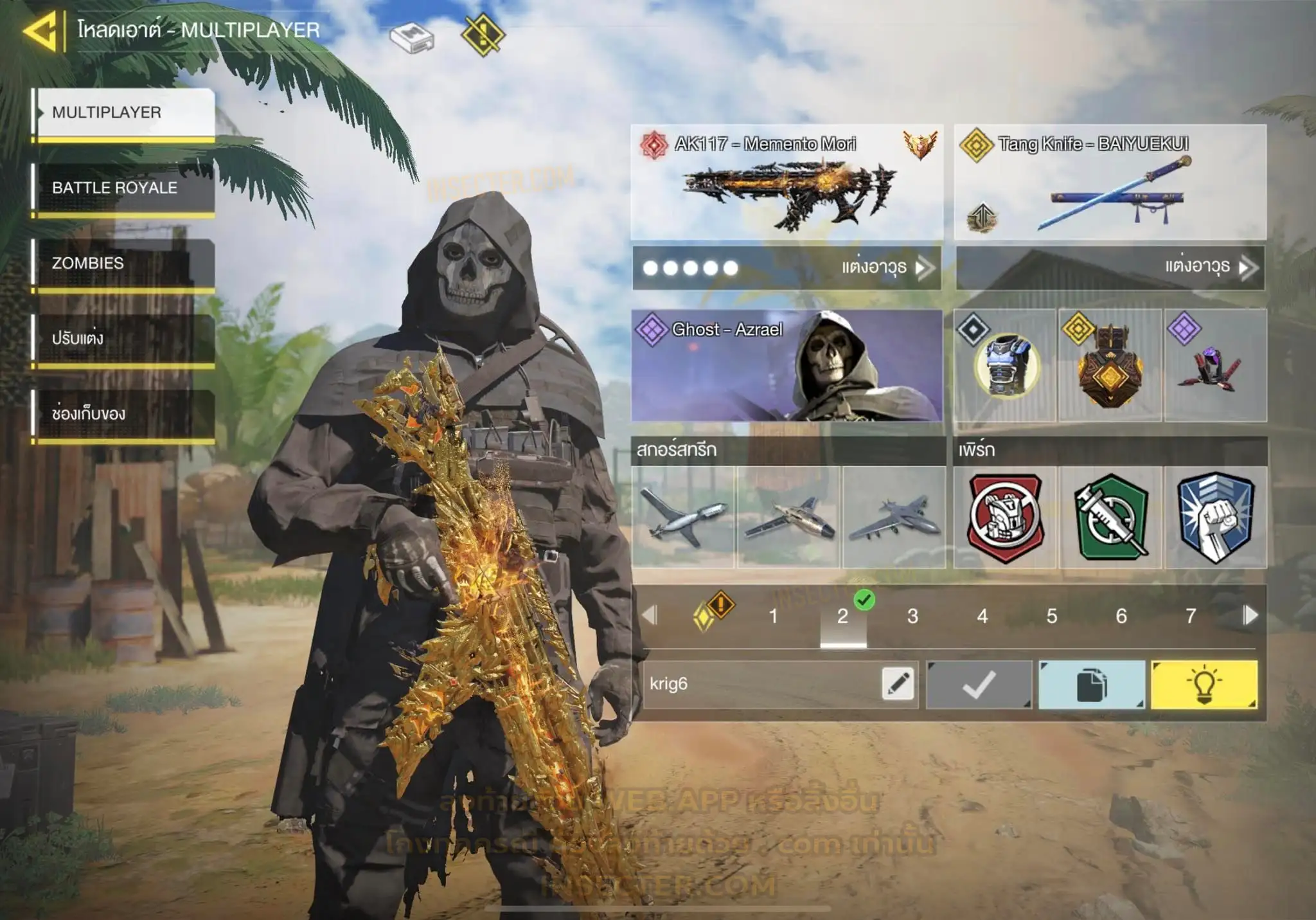The width and height of the screenshot is (1316, 920).
Task: Select the first scorestreak drone slot
Action: coord(683,517)
